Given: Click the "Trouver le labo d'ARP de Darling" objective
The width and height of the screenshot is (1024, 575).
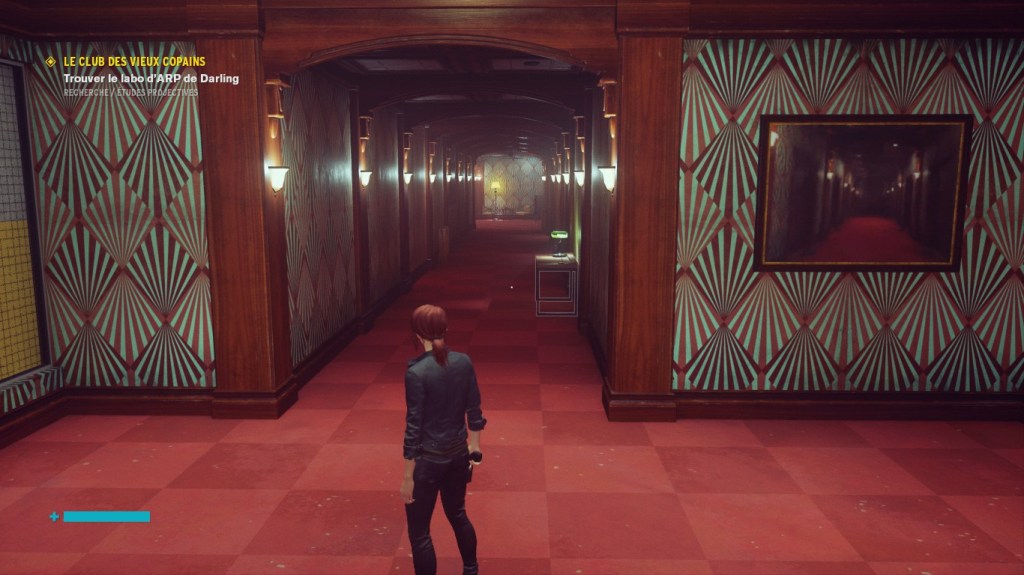Looking at the screenshot, I should 151,78.
